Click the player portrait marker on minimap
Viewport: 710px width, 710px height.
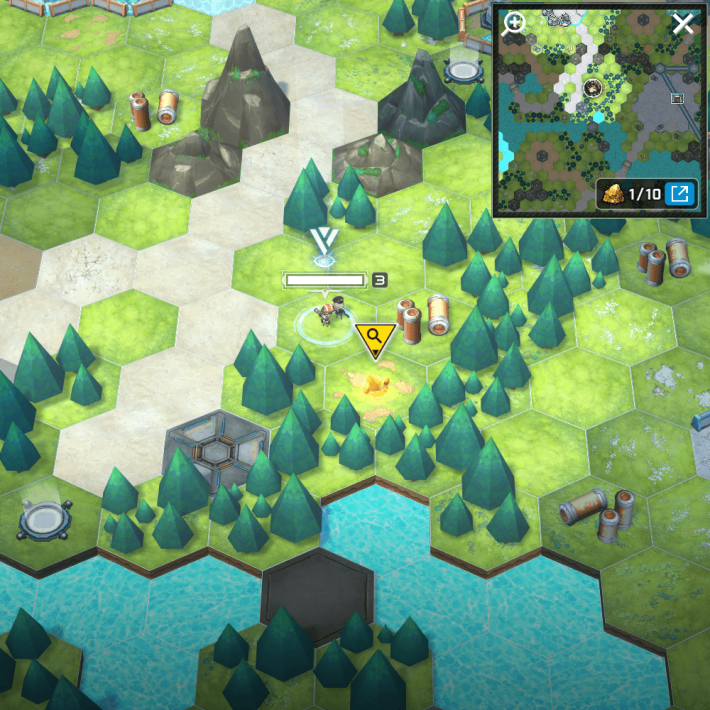(x=591, y=88)
